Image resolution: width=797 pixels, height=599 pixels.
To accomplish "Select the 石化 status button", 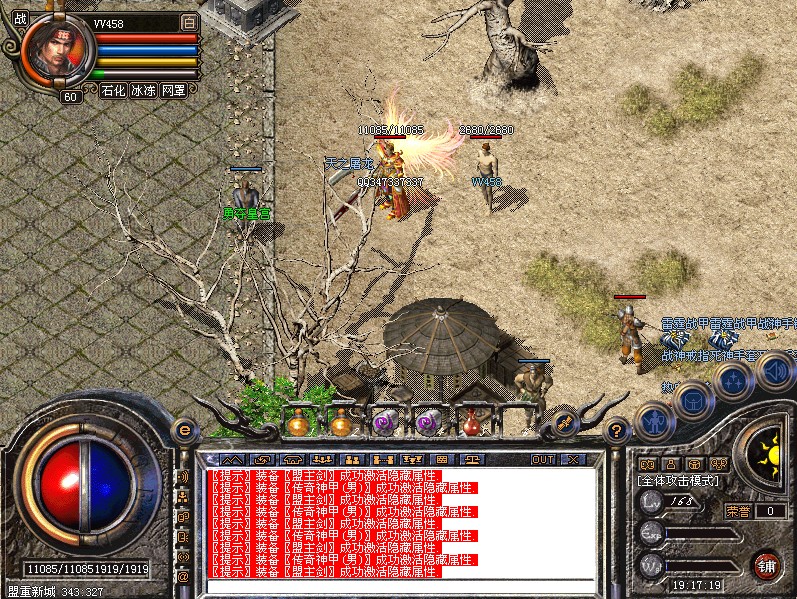I will pyautogui.click(x=113, y=90).
